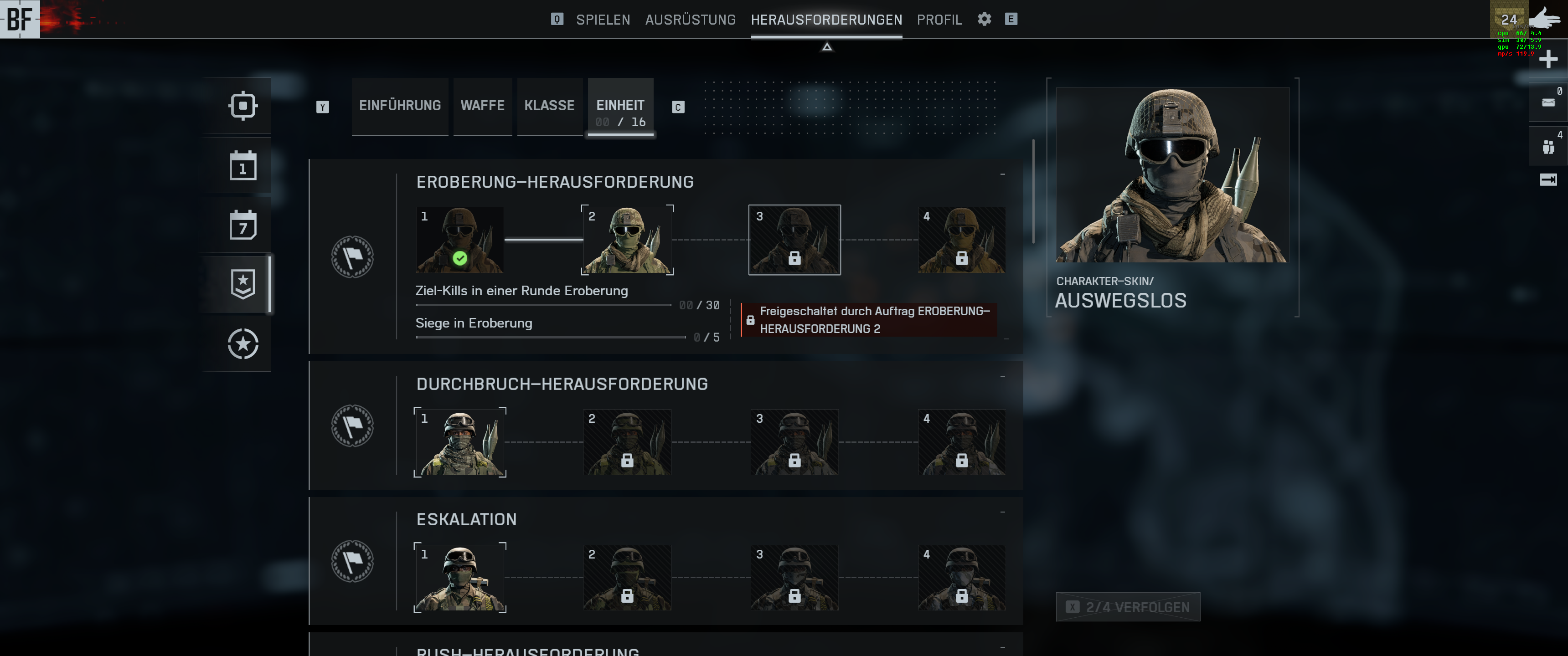The height and width of the screenshot is (656, 1568).
Task: Select locked Eroberung challenge tier 3
Action: click(794, 240)
